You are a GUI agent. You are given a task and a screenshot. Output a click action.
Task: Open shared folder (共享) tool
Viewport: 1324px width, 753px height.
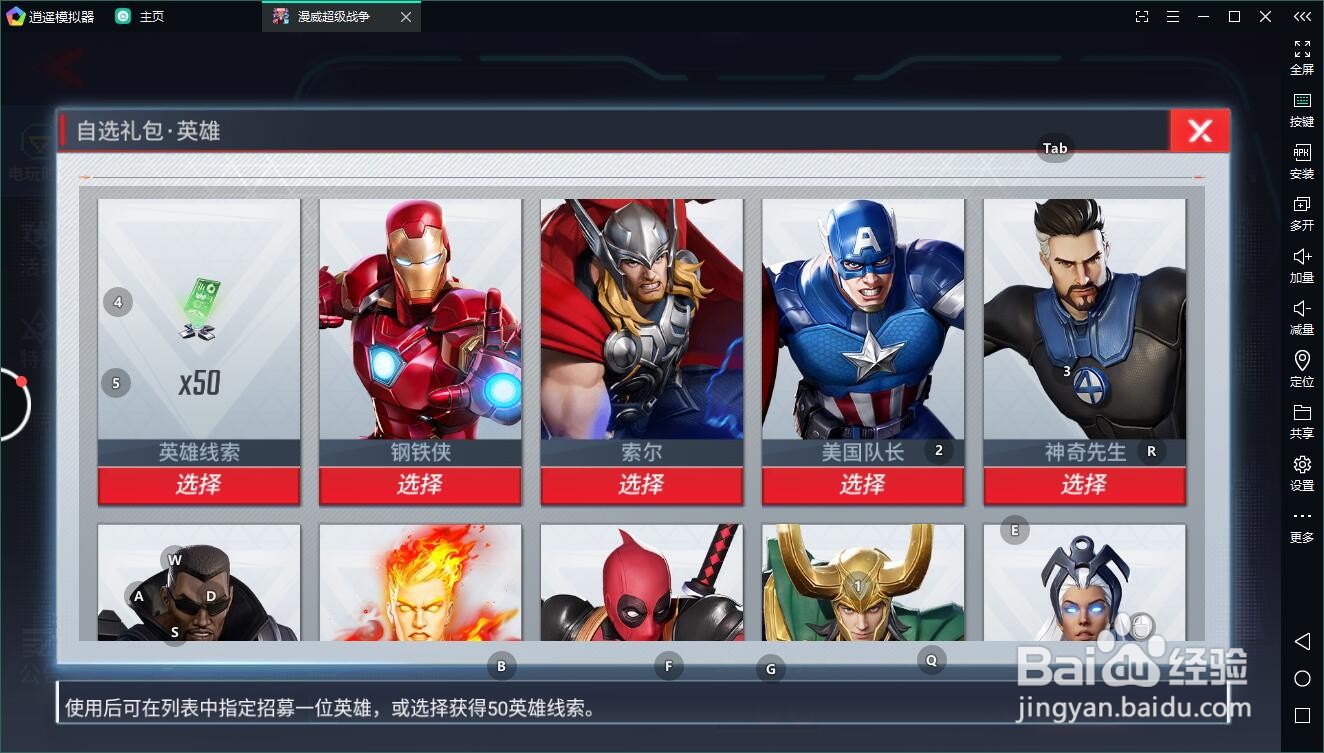pos(1301,421)
